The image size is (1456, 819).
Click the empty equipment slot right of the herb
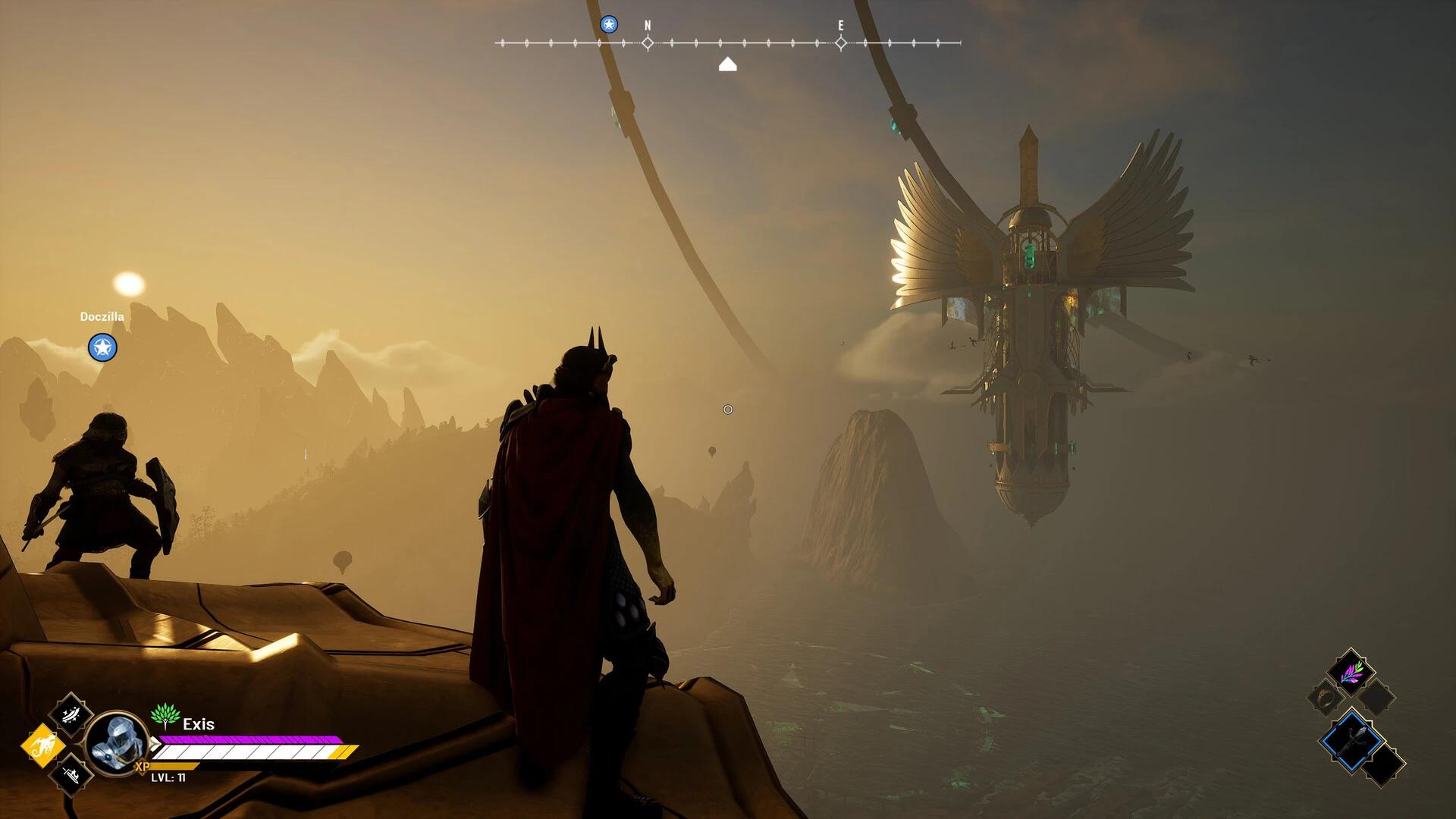pyautogui.click(x=1375, y=696)
